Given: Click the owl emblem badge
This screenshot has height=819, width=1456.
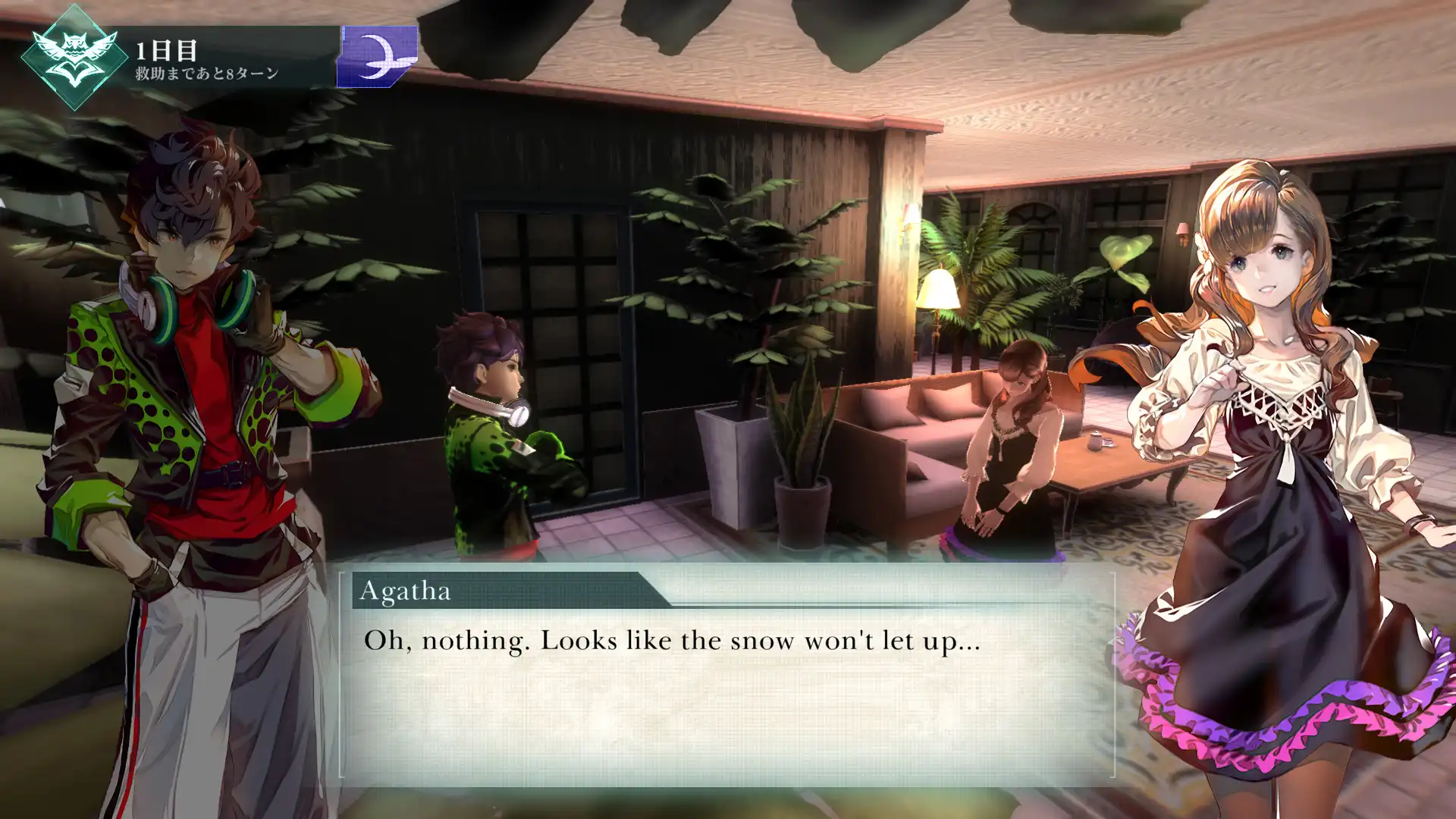Looking at the screenshot, I should tap(74, 57).
